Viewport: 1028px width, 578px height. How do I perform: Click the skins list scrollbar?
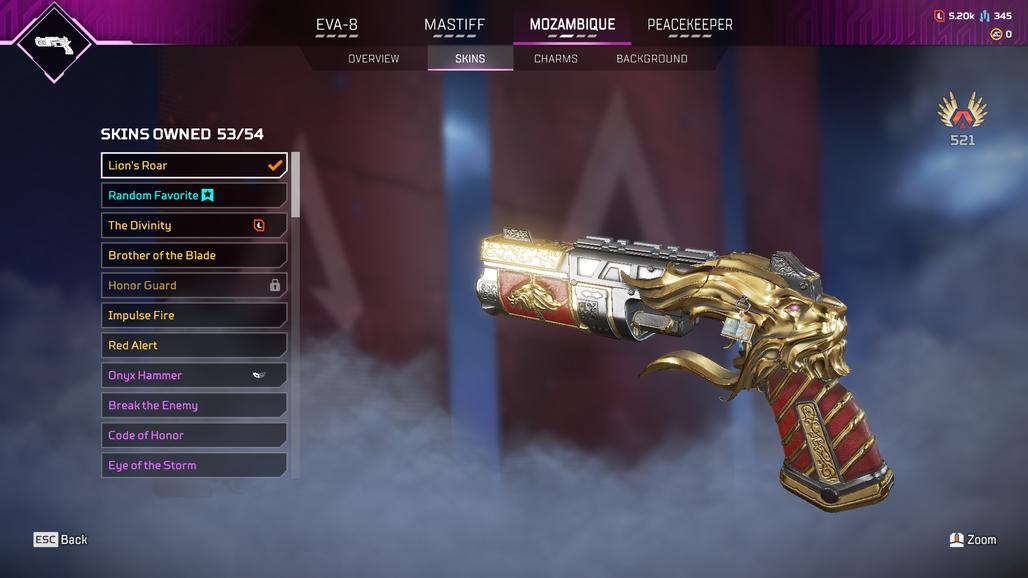(295, 186)
